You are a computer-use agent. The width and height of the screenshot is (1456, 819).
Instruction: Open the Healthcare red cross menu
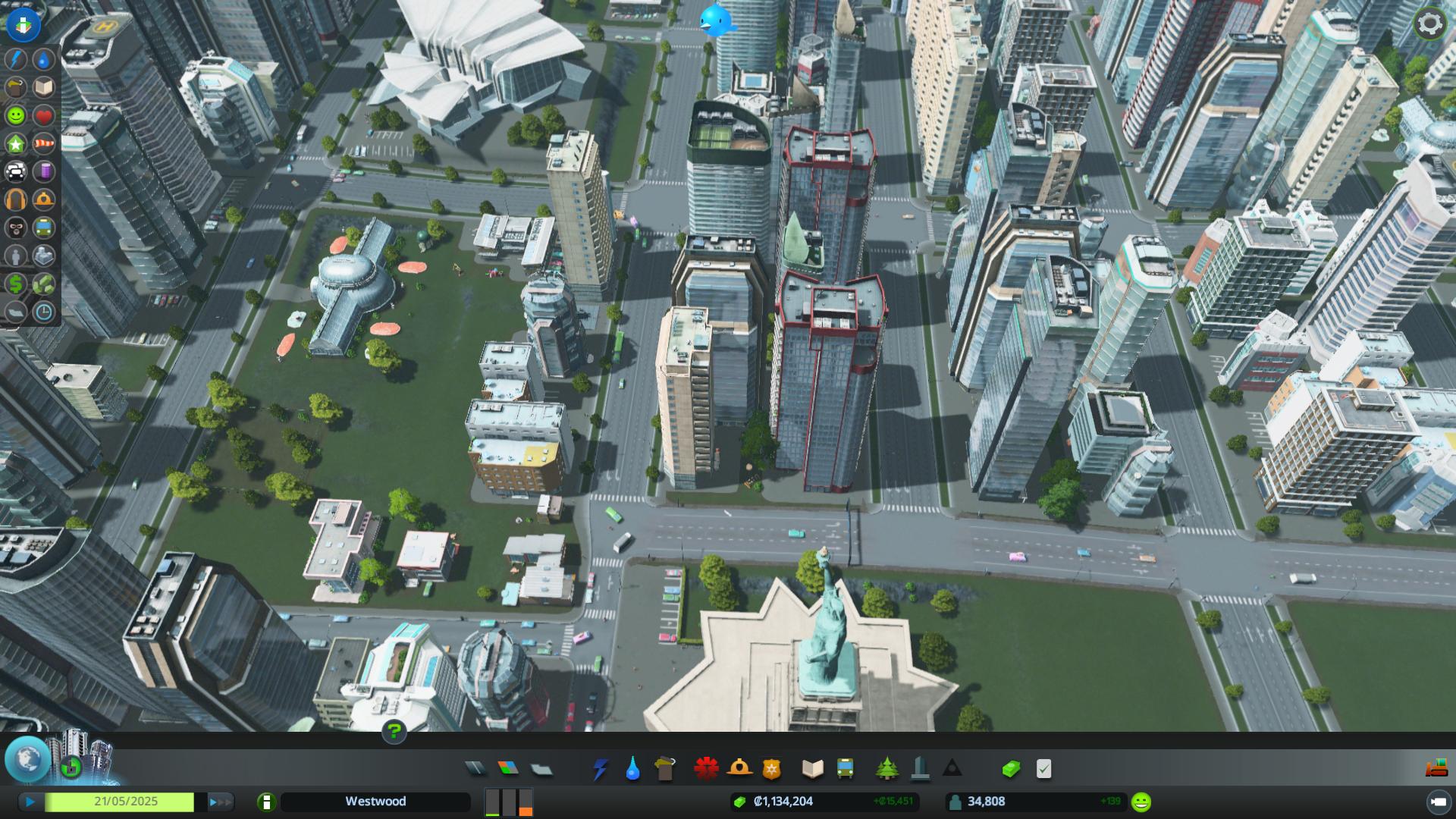click(x=706, y=769)
